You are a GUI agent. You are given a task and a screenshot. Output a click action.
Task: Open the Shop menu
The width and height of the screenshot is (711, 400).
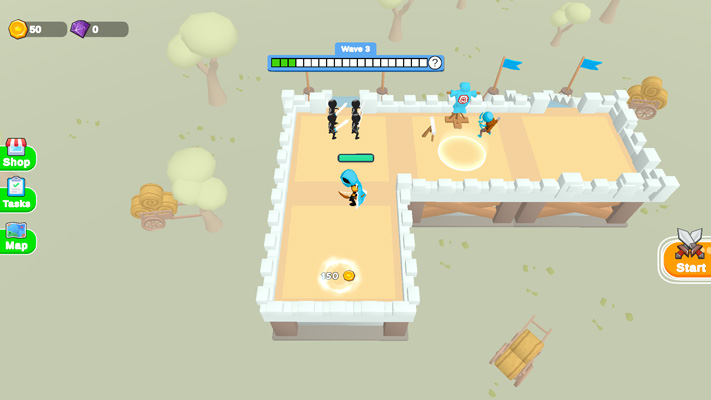coord(16,155)
